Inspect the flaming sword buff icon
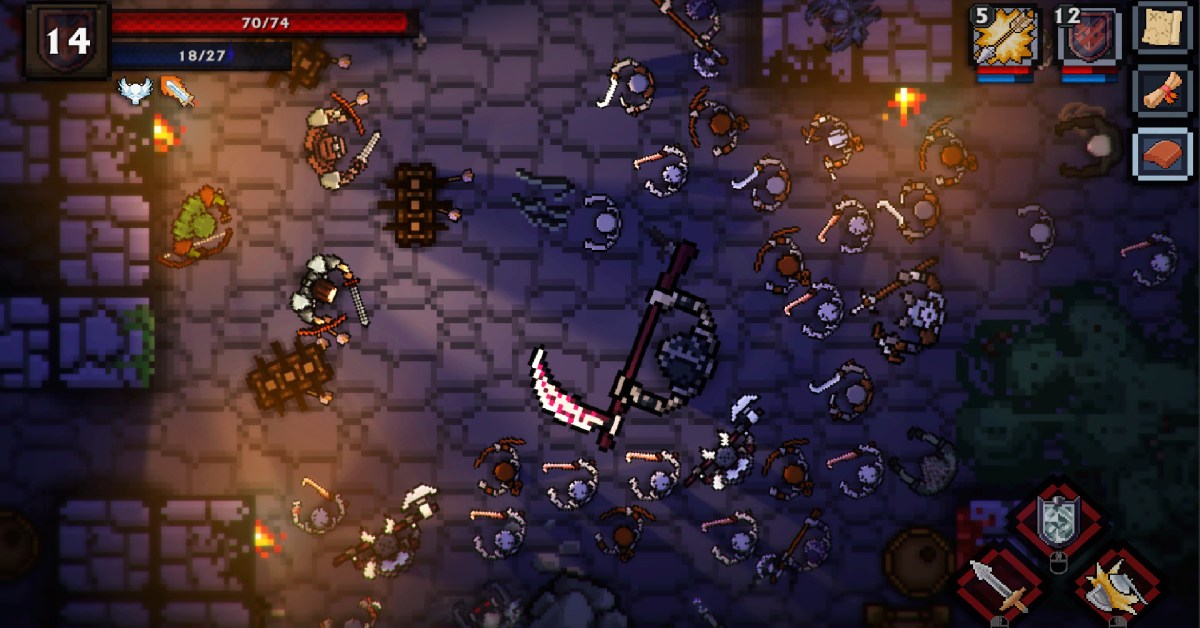Image resolution: width=1200 pixels, height=628 pixels. pos(177,91)
